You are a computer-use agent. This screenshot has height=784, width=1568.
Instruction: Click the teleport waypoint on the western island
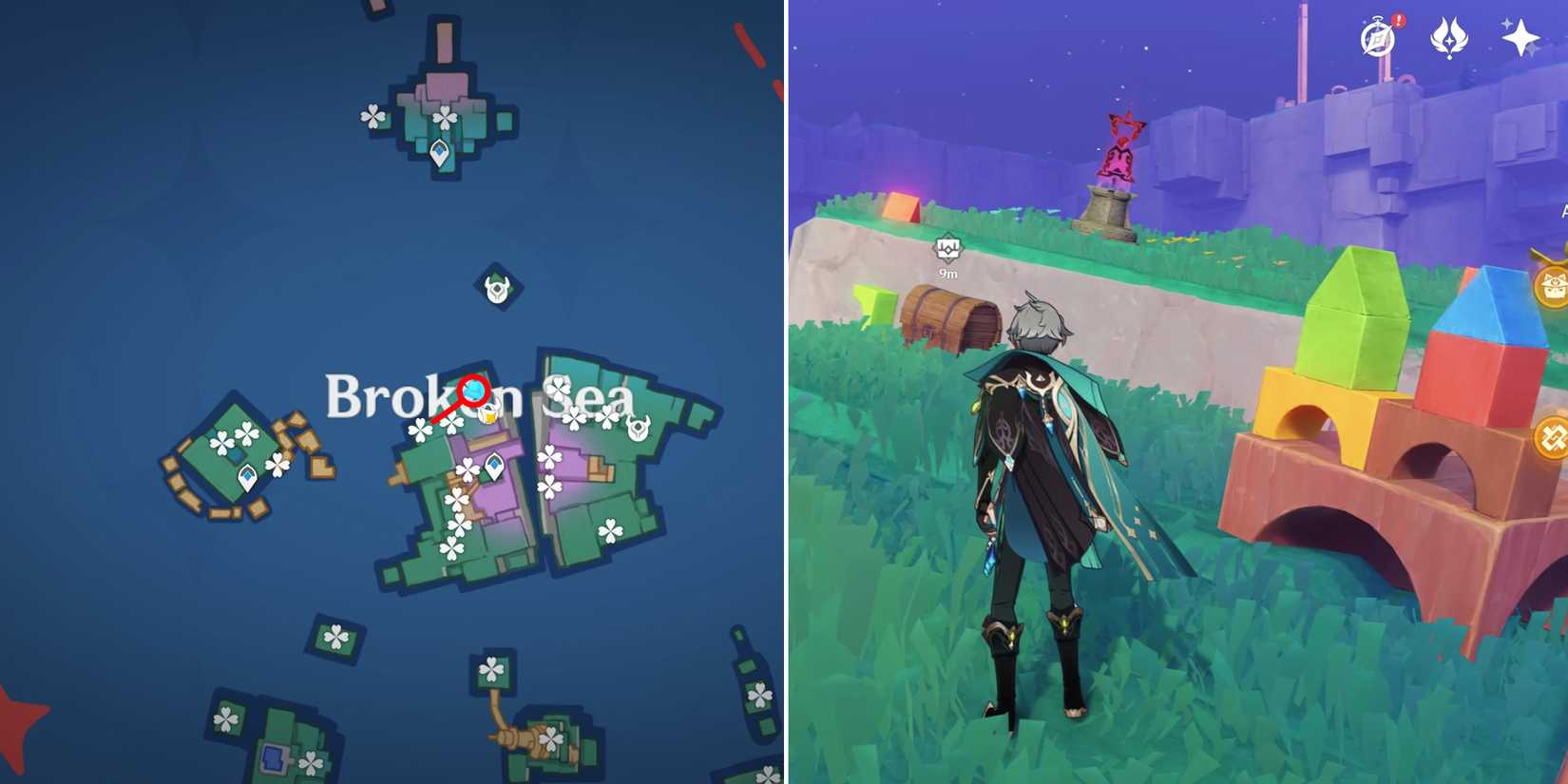(248, 476)
